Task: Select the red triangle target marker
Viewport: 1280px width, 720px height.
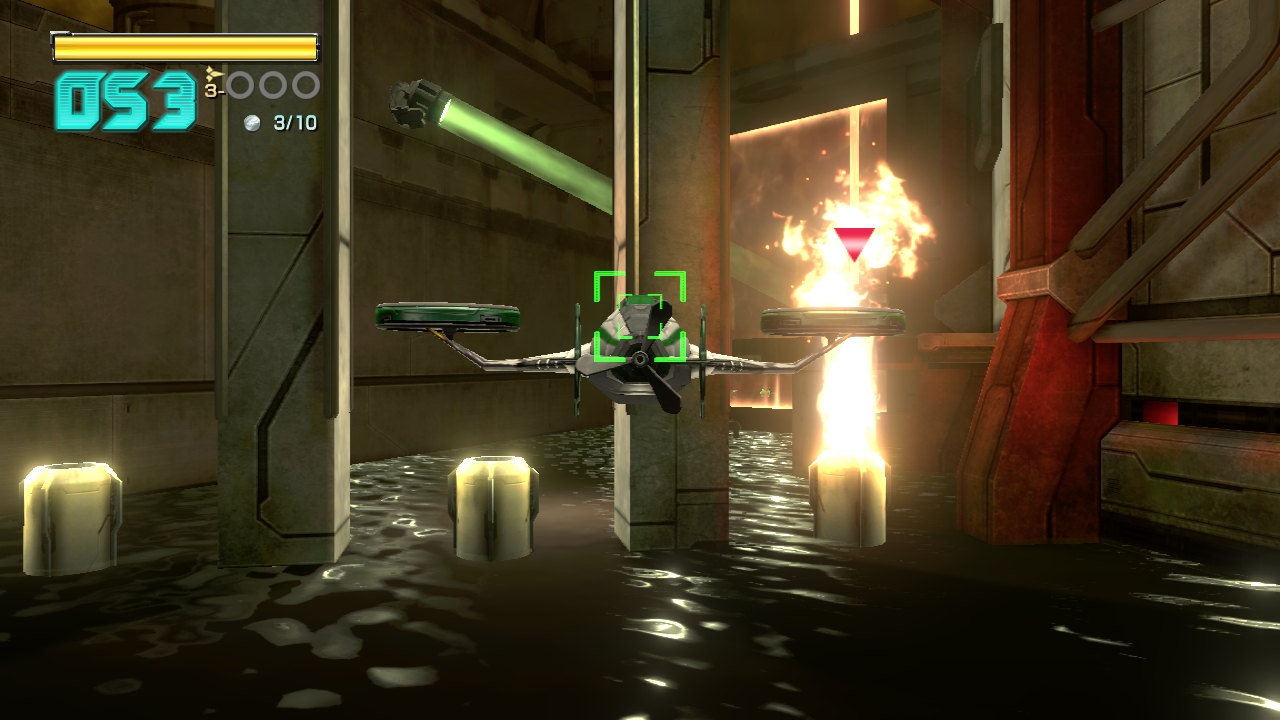Action: 854,242
